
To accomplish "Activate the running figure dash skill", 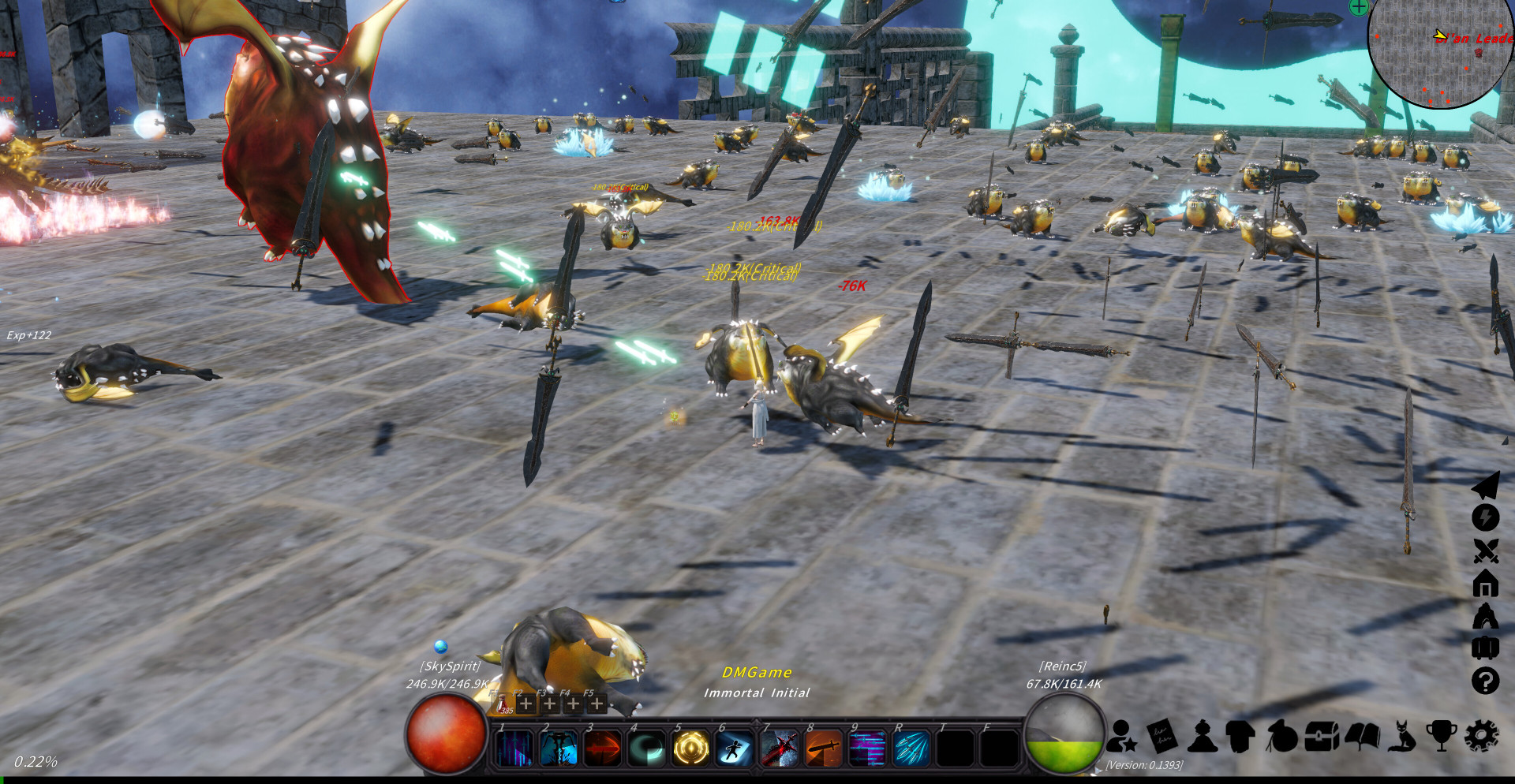I will point(734,748).
